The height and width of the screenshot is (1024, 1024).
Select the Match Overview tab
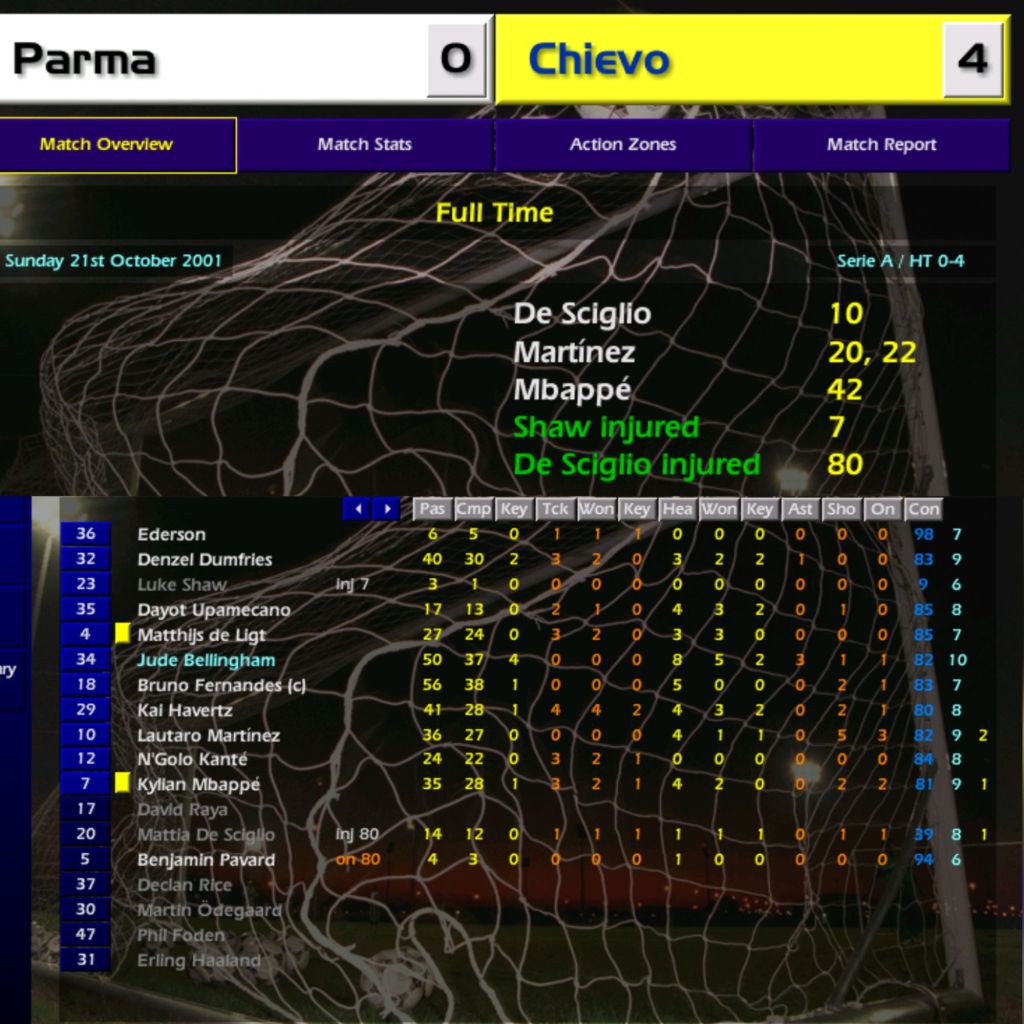[x=107, y=144]
